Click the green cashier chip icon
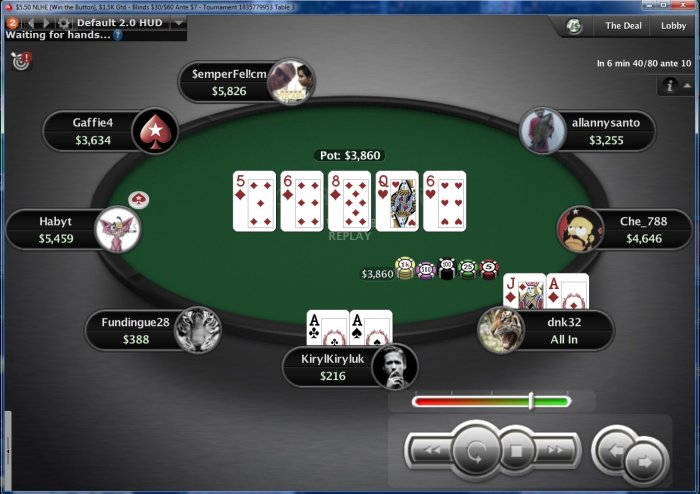Viewport: 700px width, 494px height. 574,26
